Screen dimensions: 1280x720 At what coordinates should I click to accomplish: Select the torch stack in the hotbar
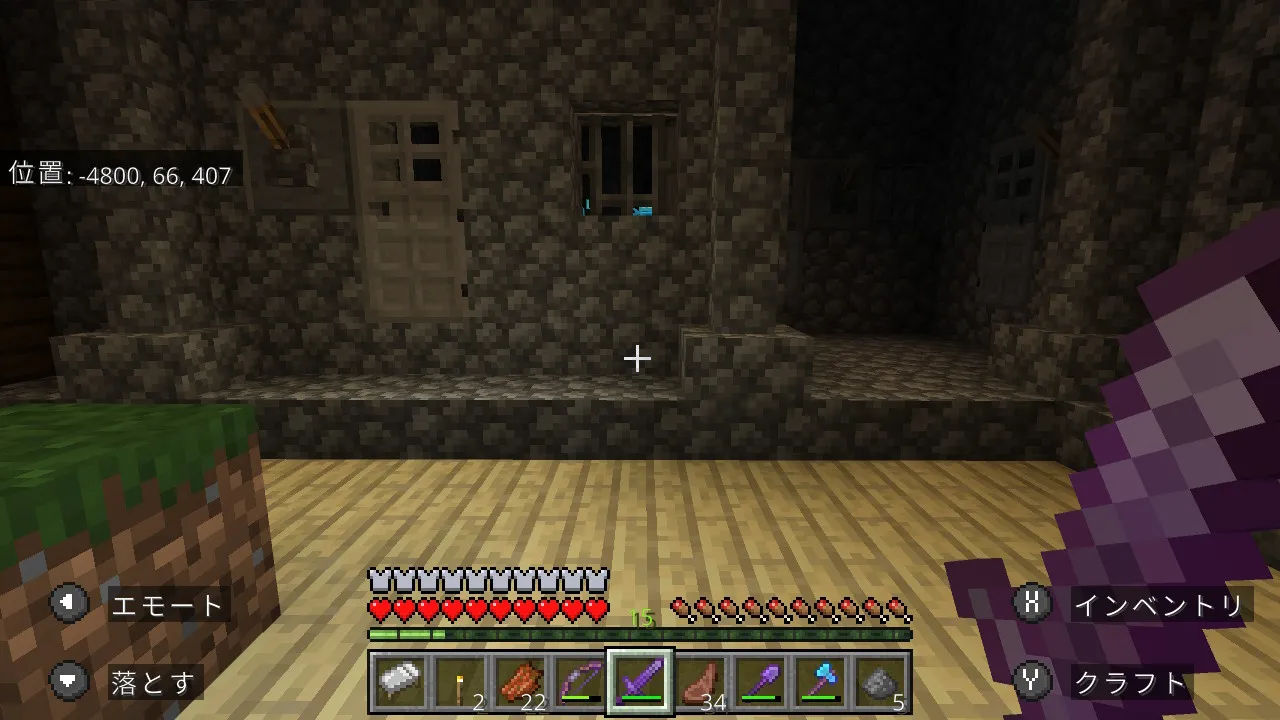coord(458,683)
